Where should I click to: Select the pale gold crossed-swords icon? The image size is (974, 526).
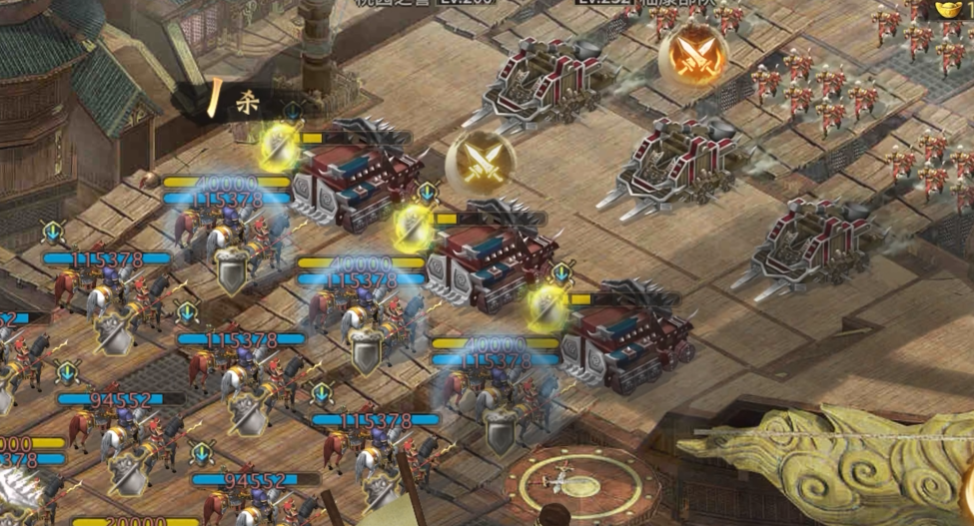481,160
